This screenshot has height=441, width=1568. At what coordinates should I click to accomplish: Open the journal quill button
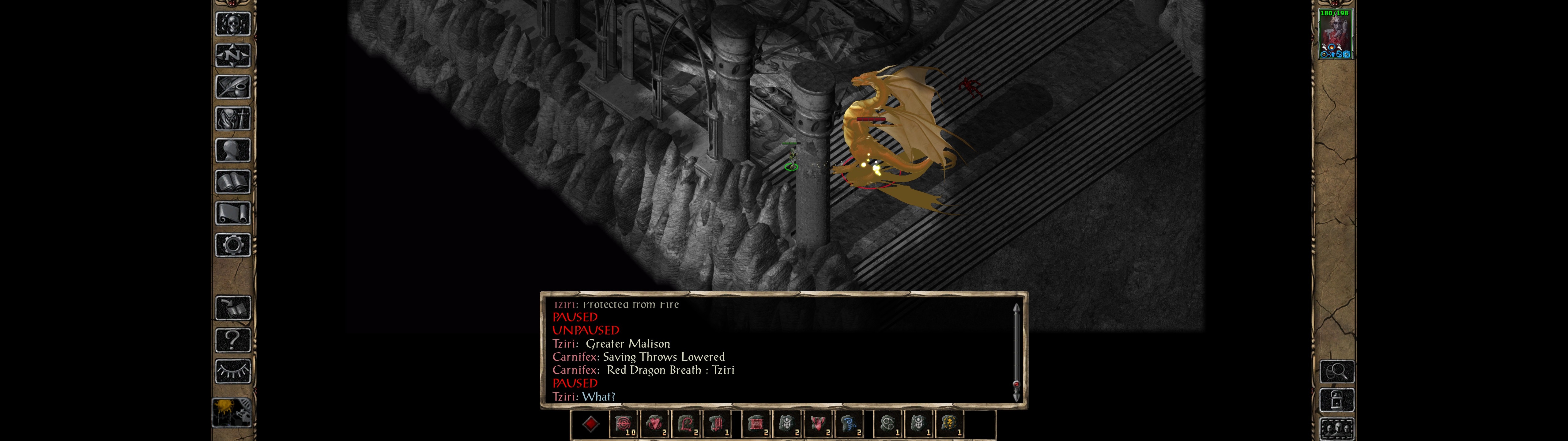tap(233, 87)
